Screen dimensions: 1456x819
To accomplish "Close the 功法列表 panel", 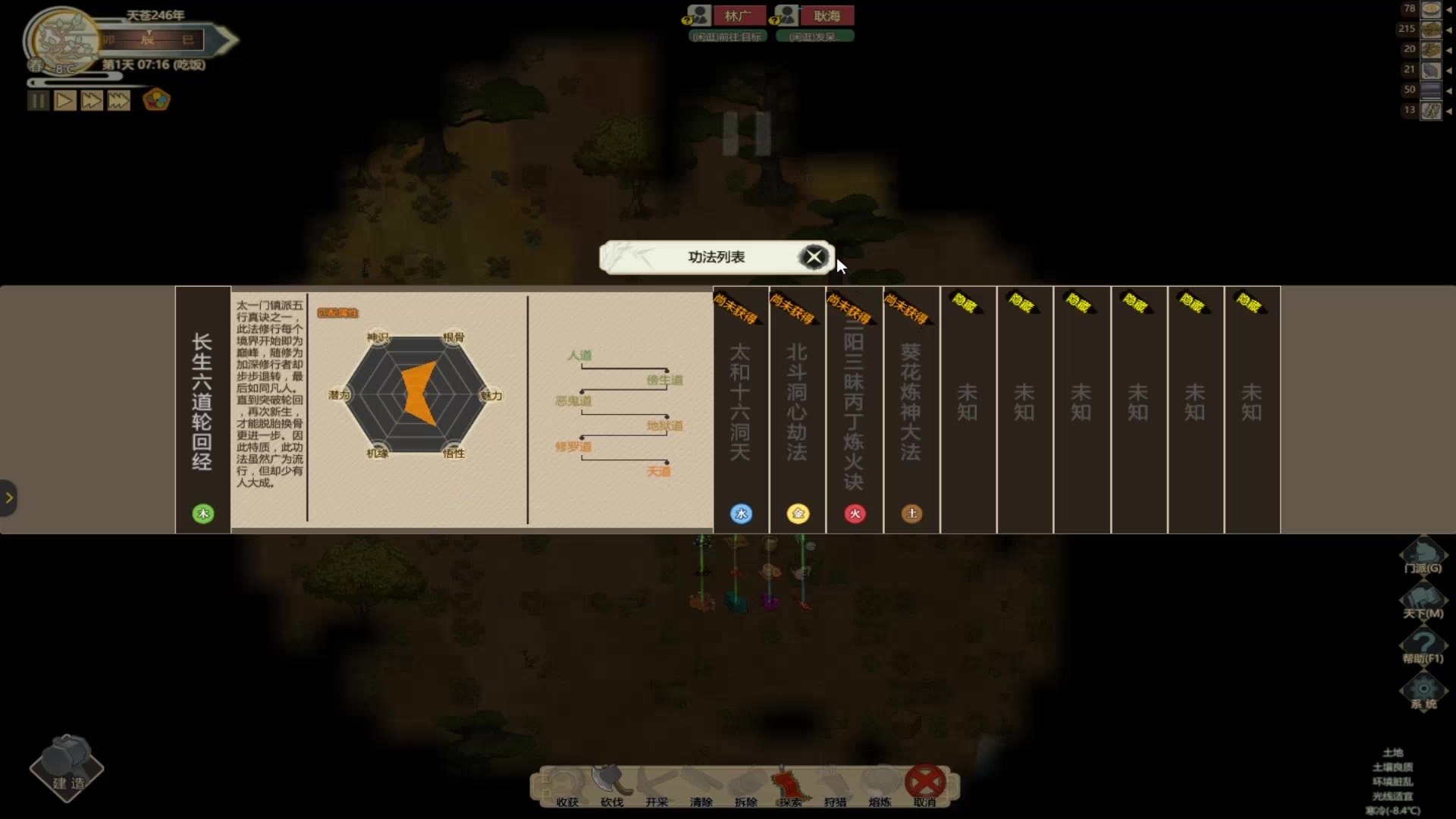I will (x=814, y=258).
